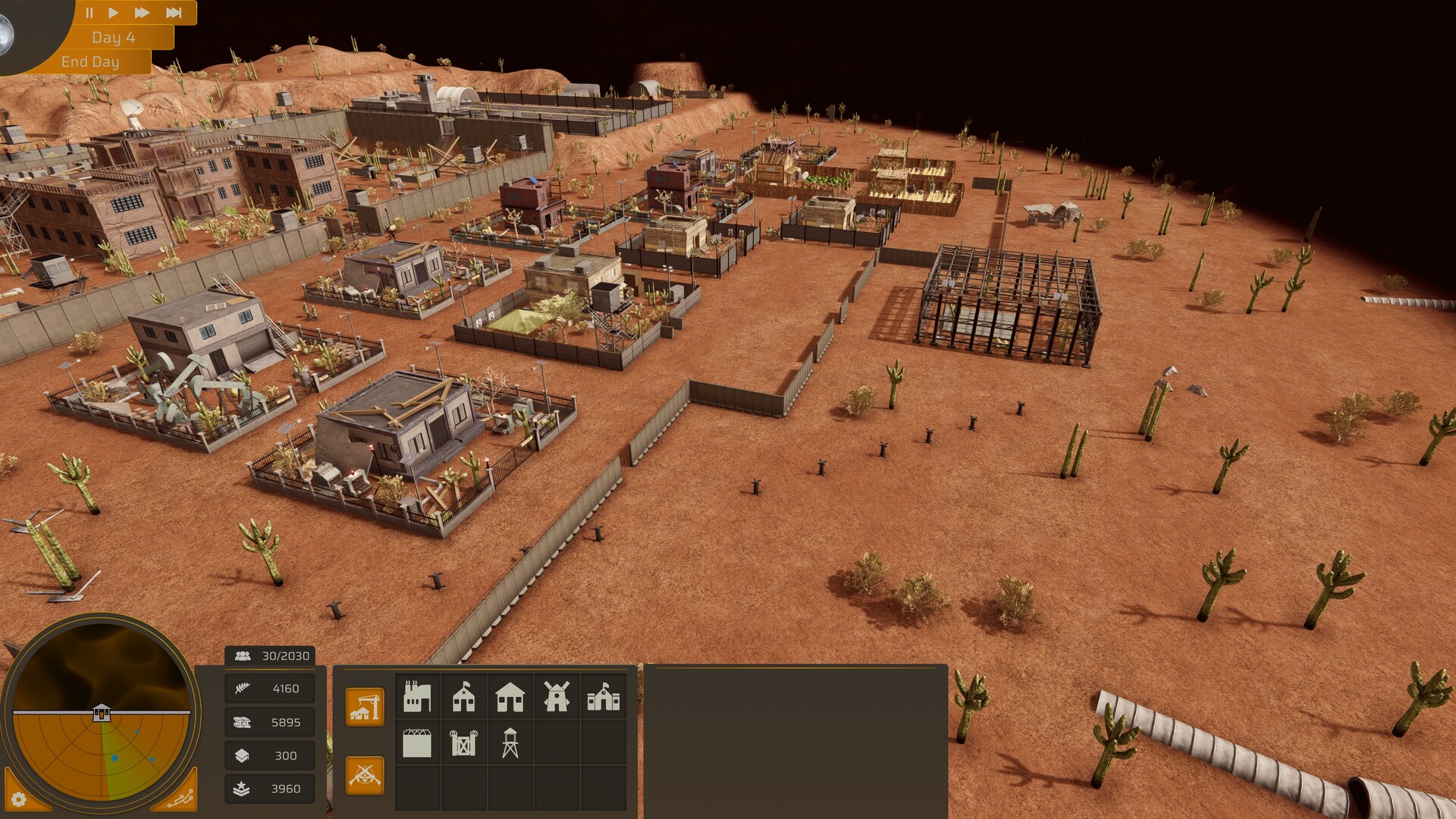The width and height of the screenshot is (1456, 819).
Task: Open the Day 4 panel
Action: 112,36
